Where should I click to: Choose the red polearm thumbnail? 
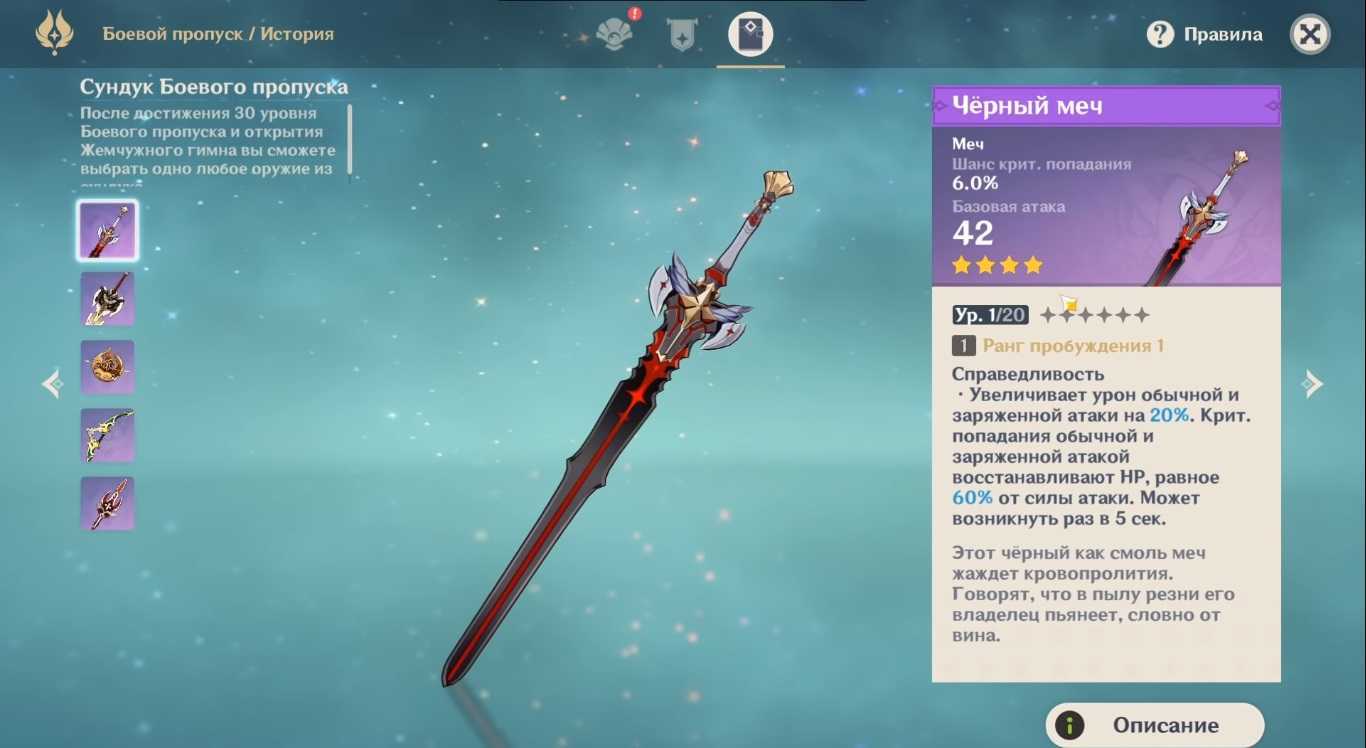[108, 503]
